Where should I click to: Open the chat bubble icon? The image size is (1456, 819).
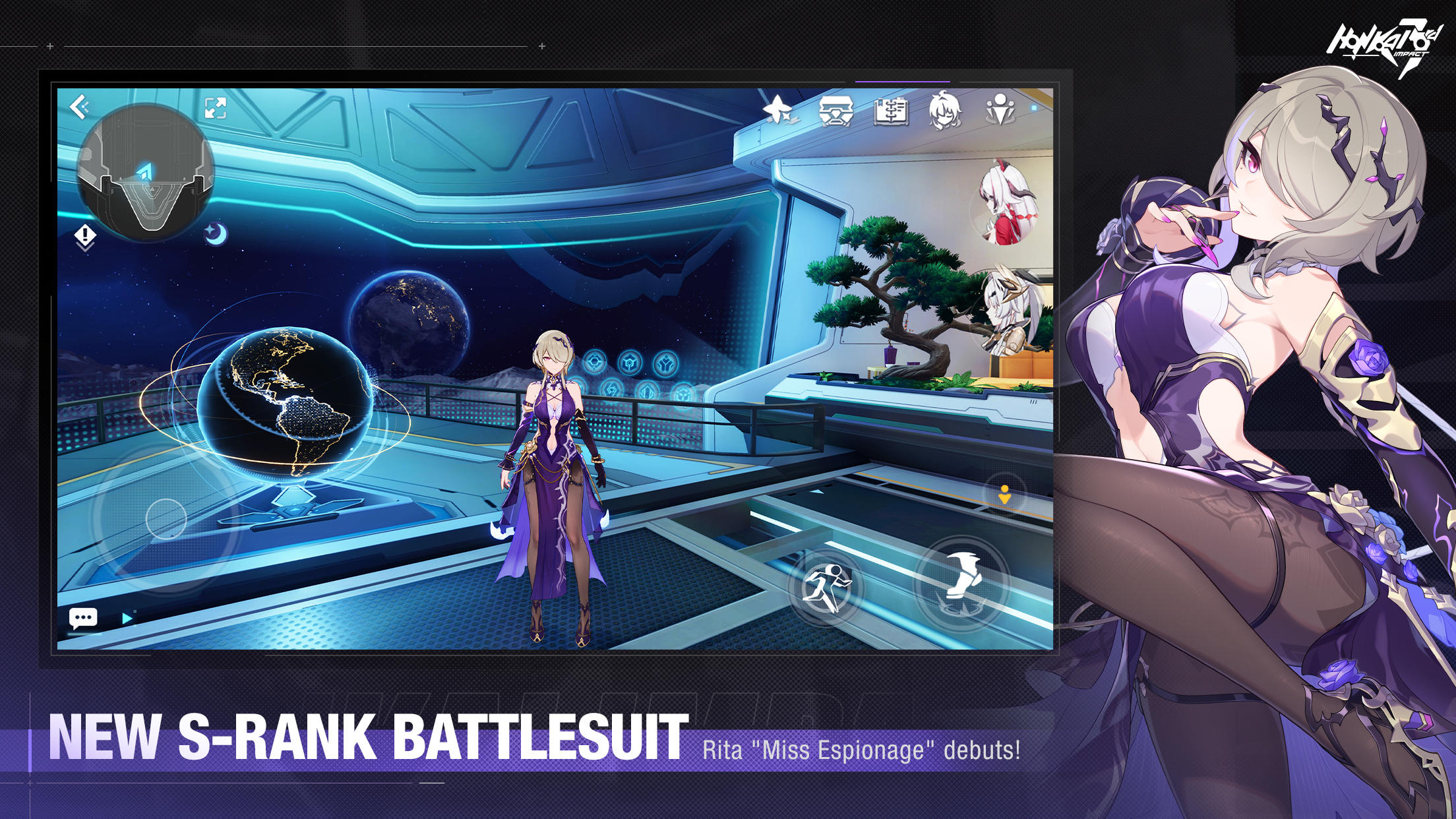tap(84, 617)
